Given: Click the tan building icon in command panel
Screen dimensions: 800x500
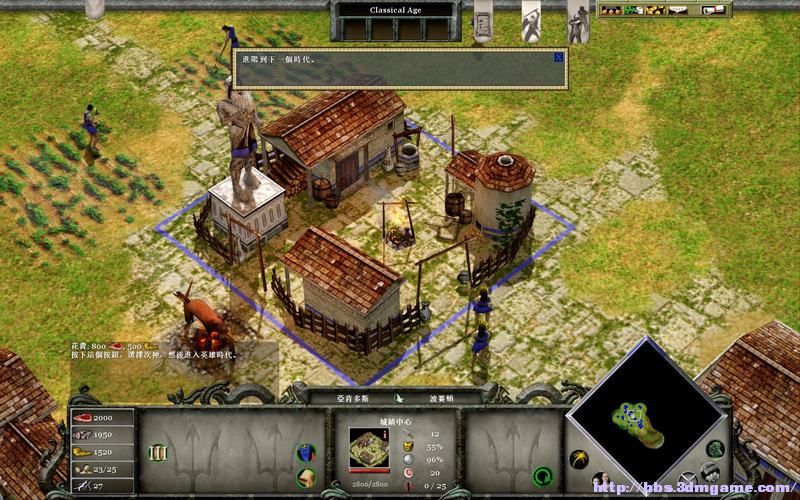Looking at the screenshot, I should (x=307, y=476).
